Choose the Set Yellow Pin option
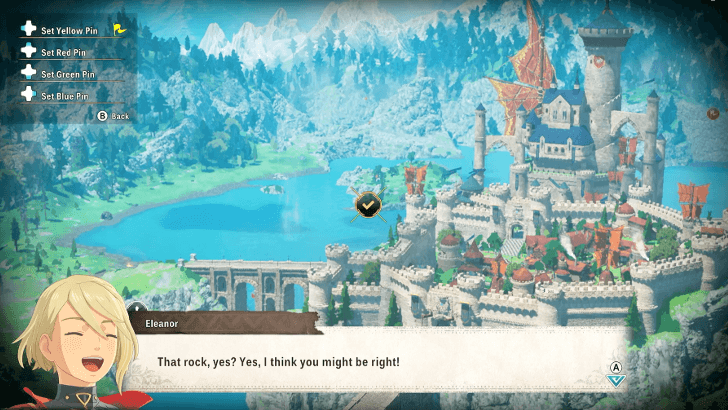Screen dimensions: 728x410 point(71,30)
